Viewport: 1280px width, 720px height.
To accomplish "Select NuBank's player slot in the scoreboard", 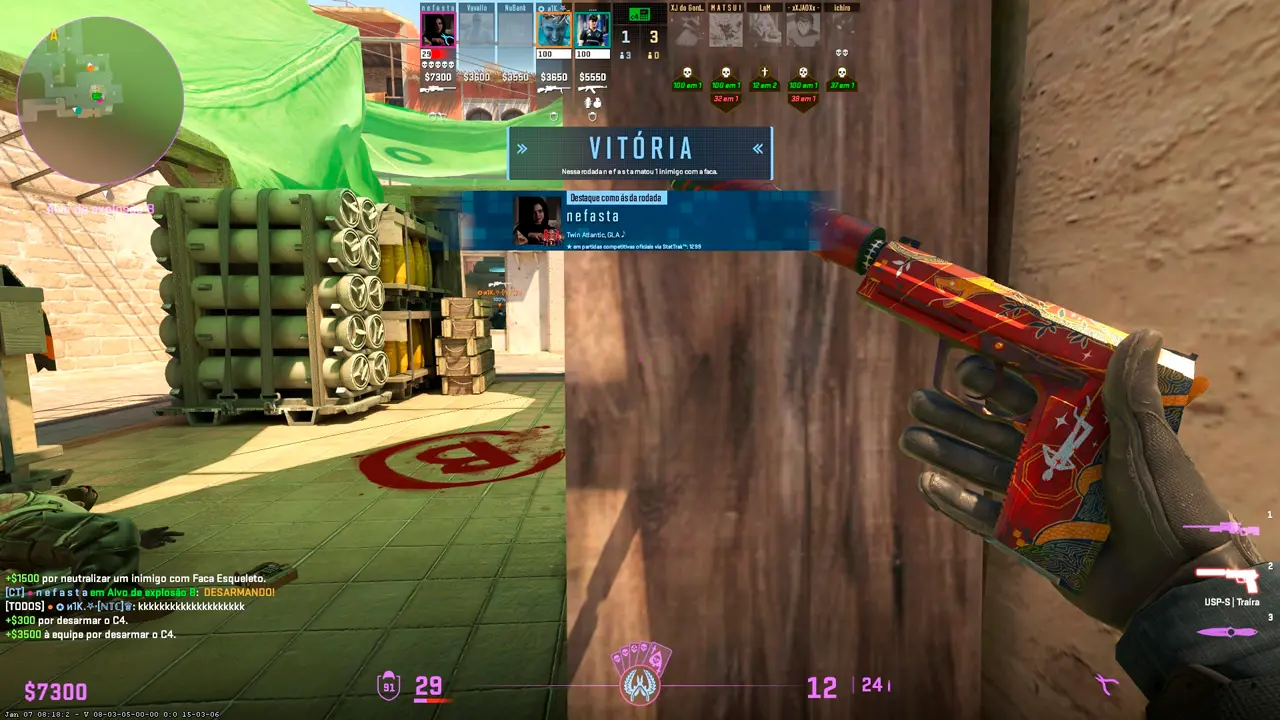I will [x=515, y=29].
